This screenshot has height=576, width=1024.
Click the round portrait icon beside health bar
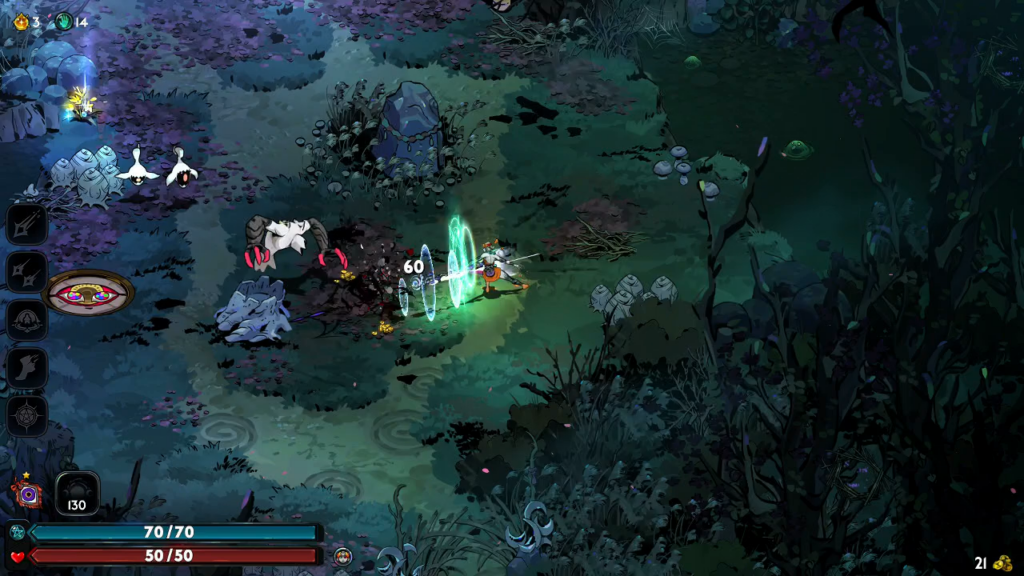point(343,556)
